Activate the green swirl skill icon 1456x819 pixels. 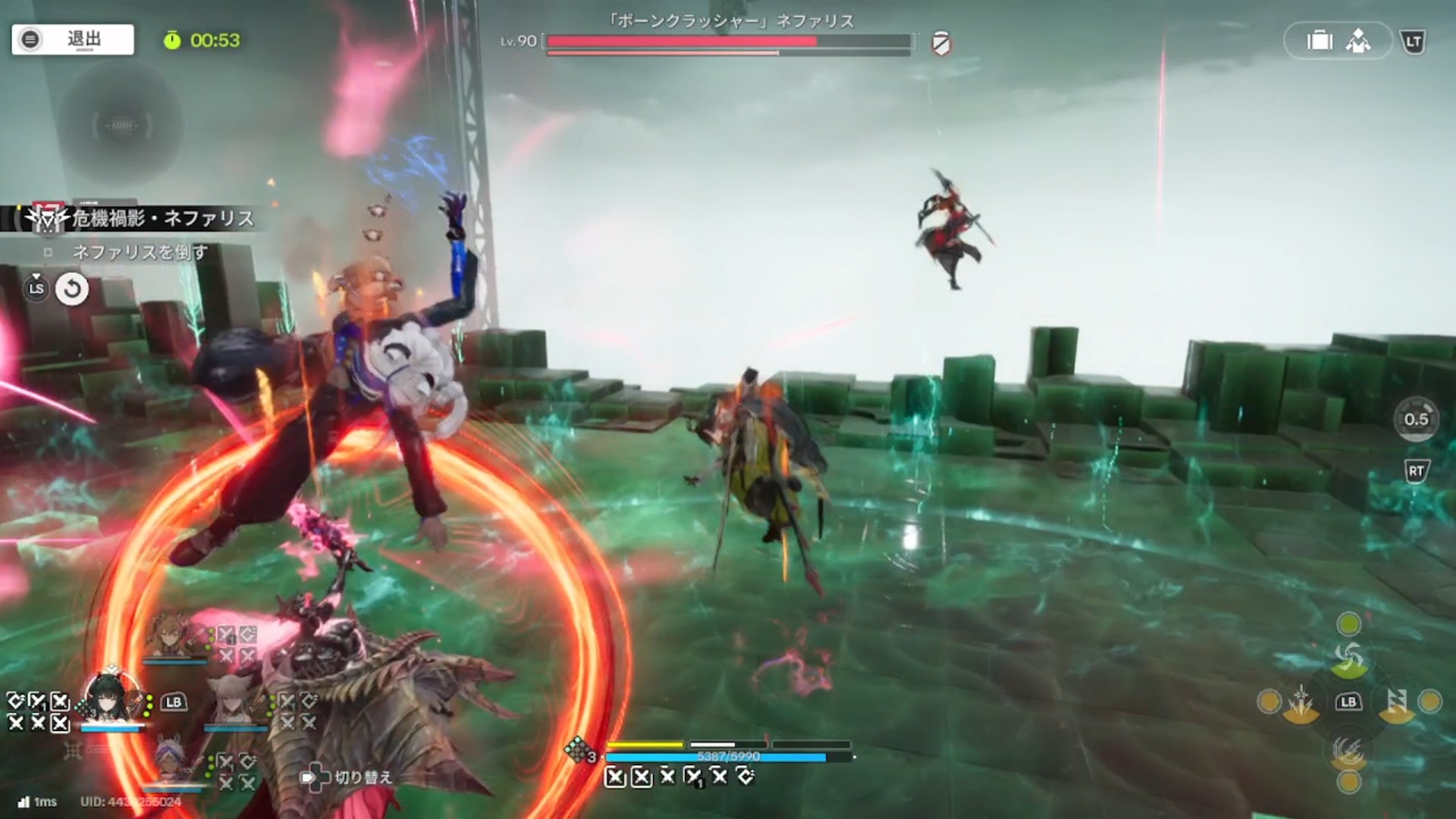(1348, 658)
